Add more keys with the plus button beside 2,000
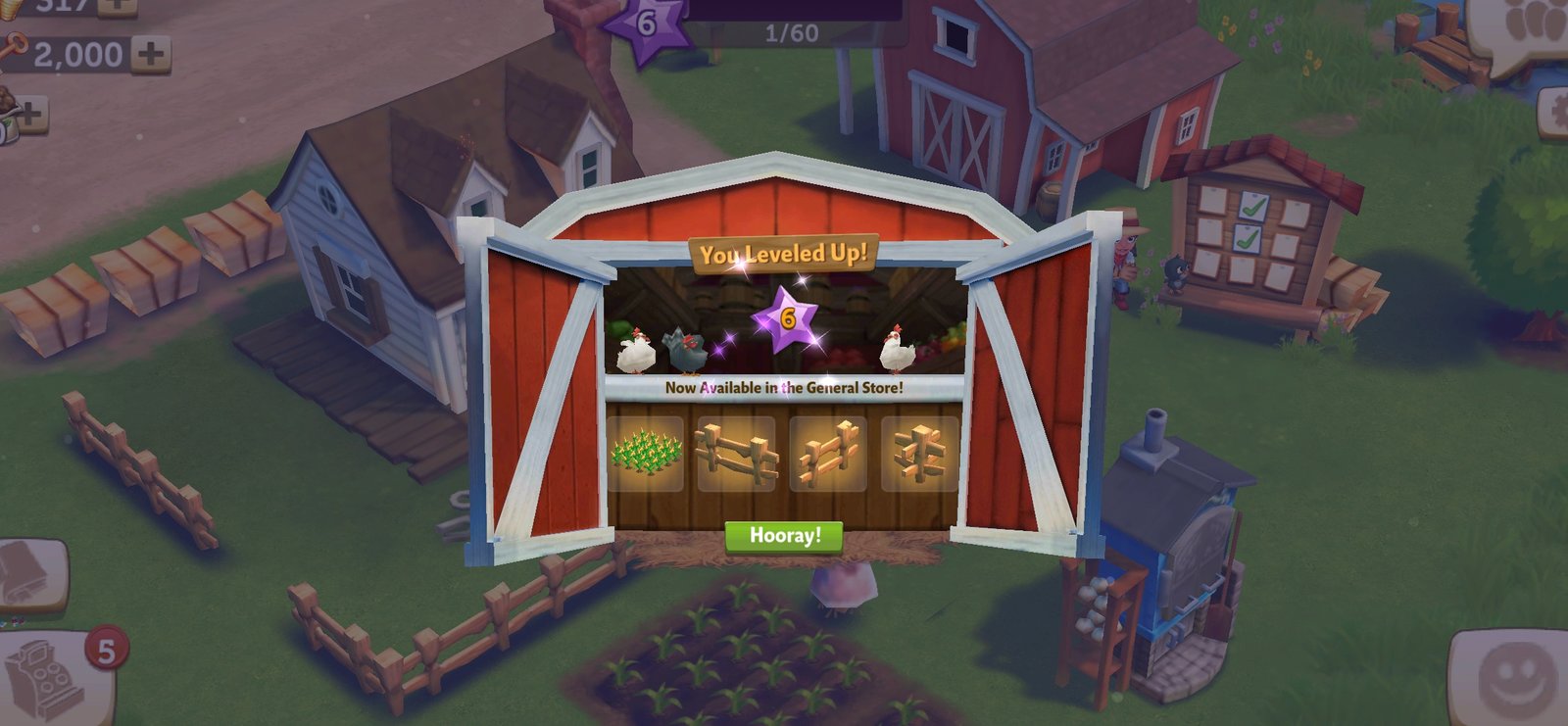Viewport: 1568px width, 726px height. pos(150,53)
